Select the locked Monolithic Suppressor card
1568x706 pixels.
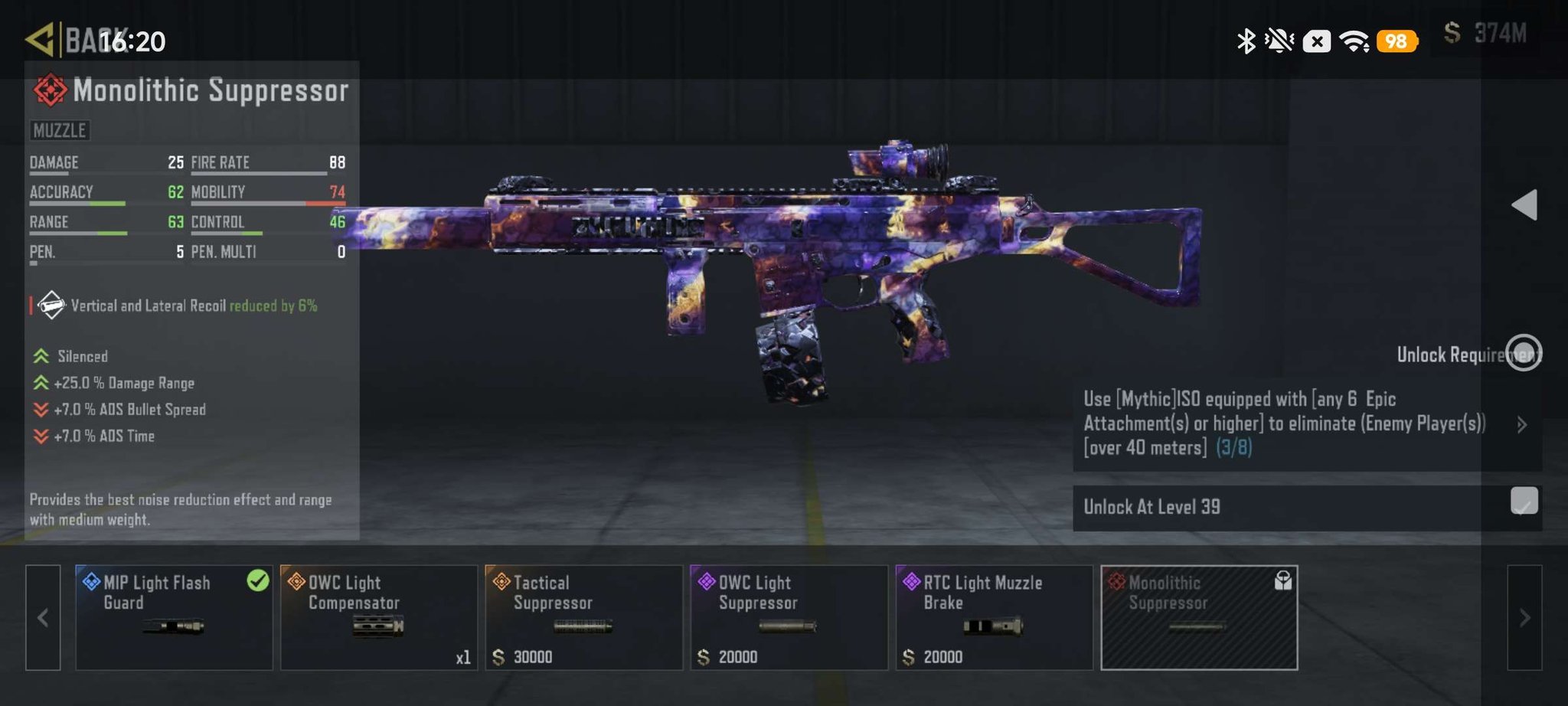pos(1199,617)
